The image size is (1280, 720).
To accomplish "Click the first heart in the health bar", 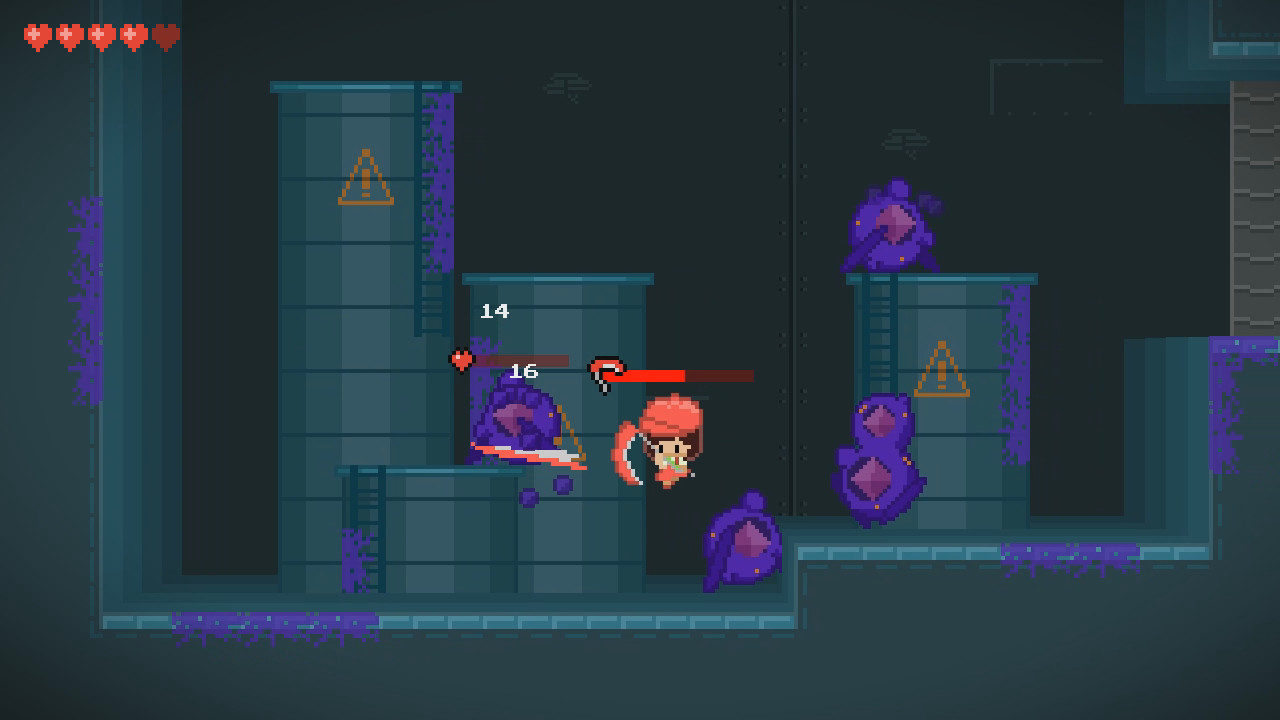I will pyautogui.click(x=36, y=33).
